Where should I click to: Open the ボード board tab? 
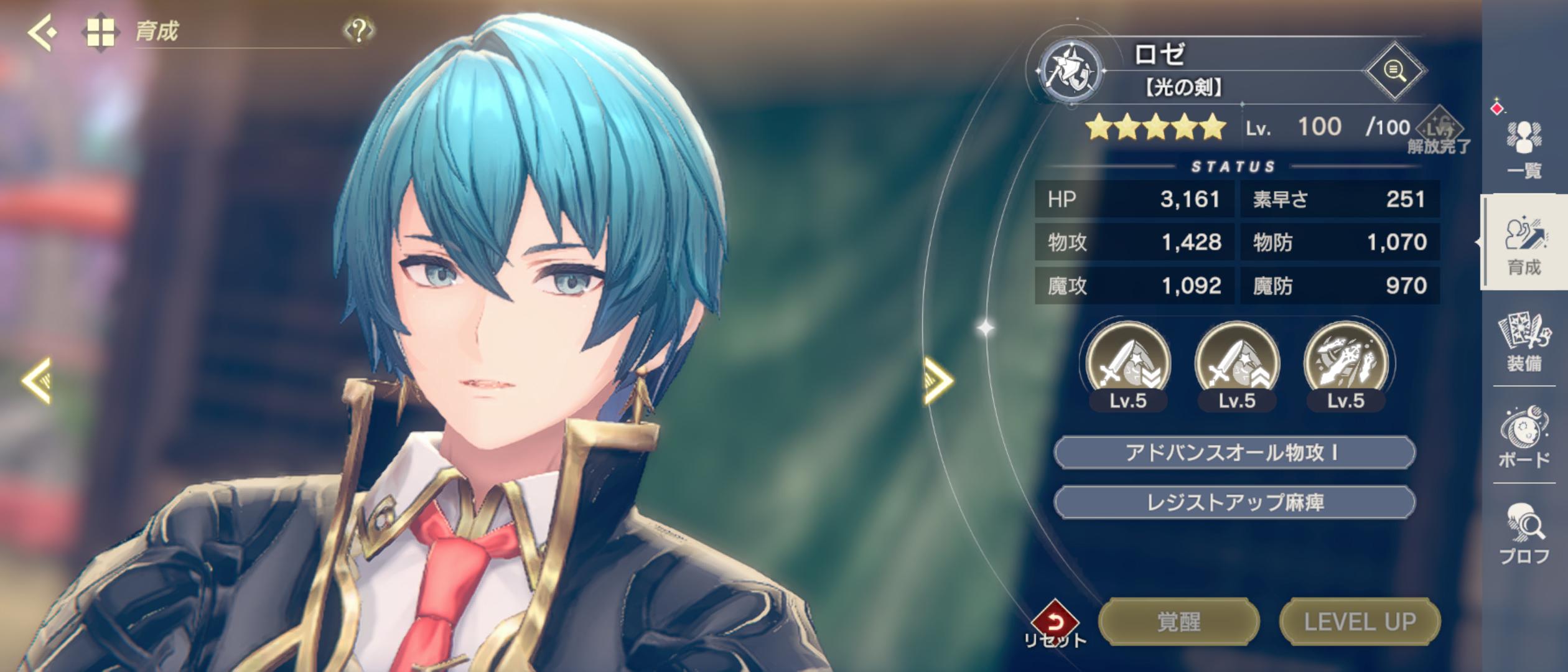click(1524, 438)
